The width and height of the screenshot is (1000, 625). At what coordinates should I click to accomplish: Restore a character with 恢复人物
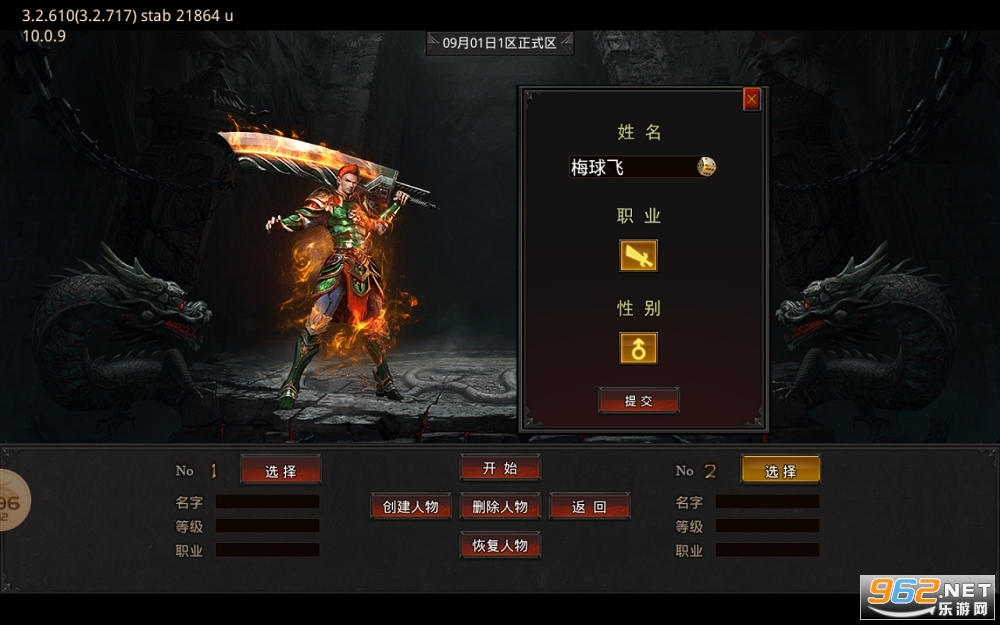500,545
